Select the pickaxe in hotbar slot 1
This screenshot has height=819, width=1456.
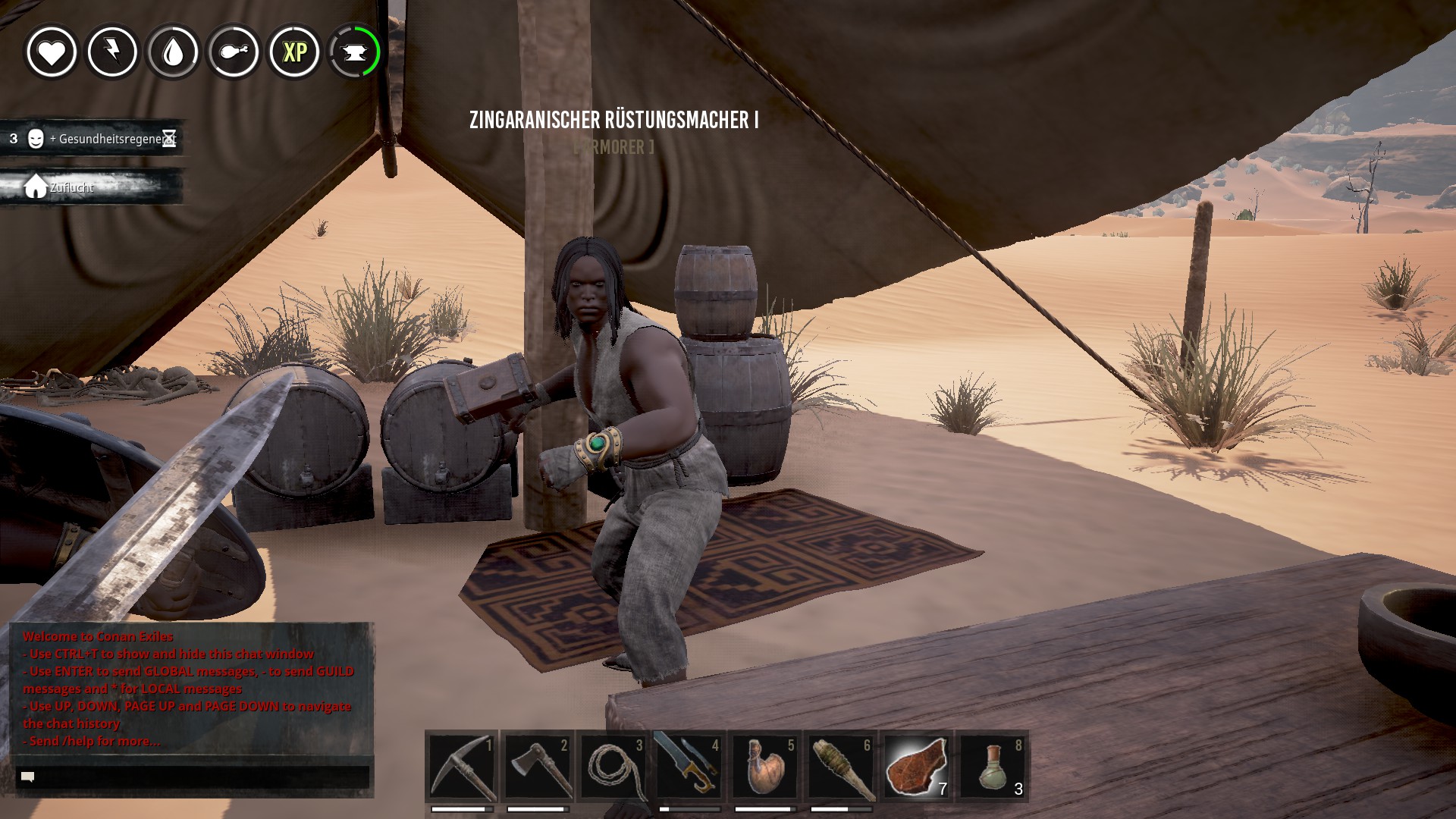pos(462,767)
